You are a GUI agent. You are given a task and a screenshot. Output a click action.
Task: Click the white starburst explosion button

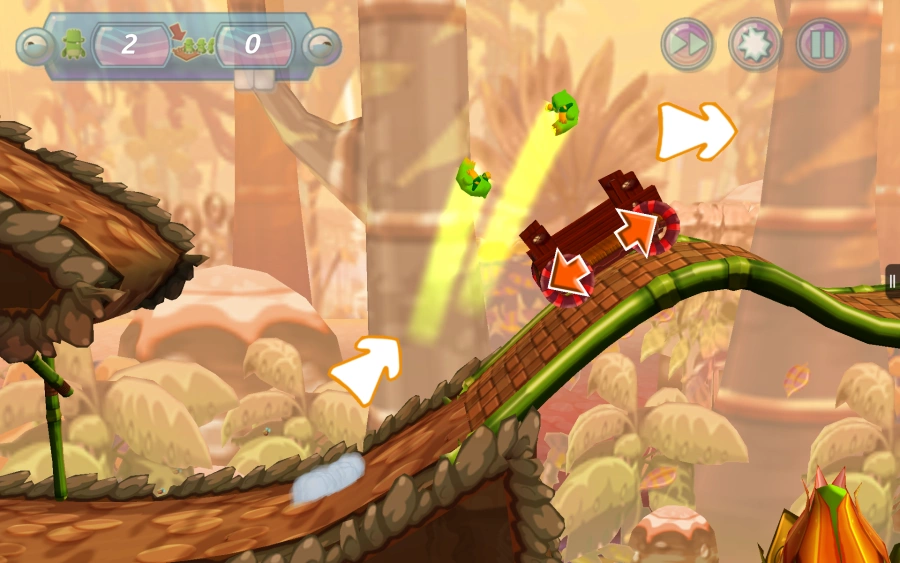point(755,44)
